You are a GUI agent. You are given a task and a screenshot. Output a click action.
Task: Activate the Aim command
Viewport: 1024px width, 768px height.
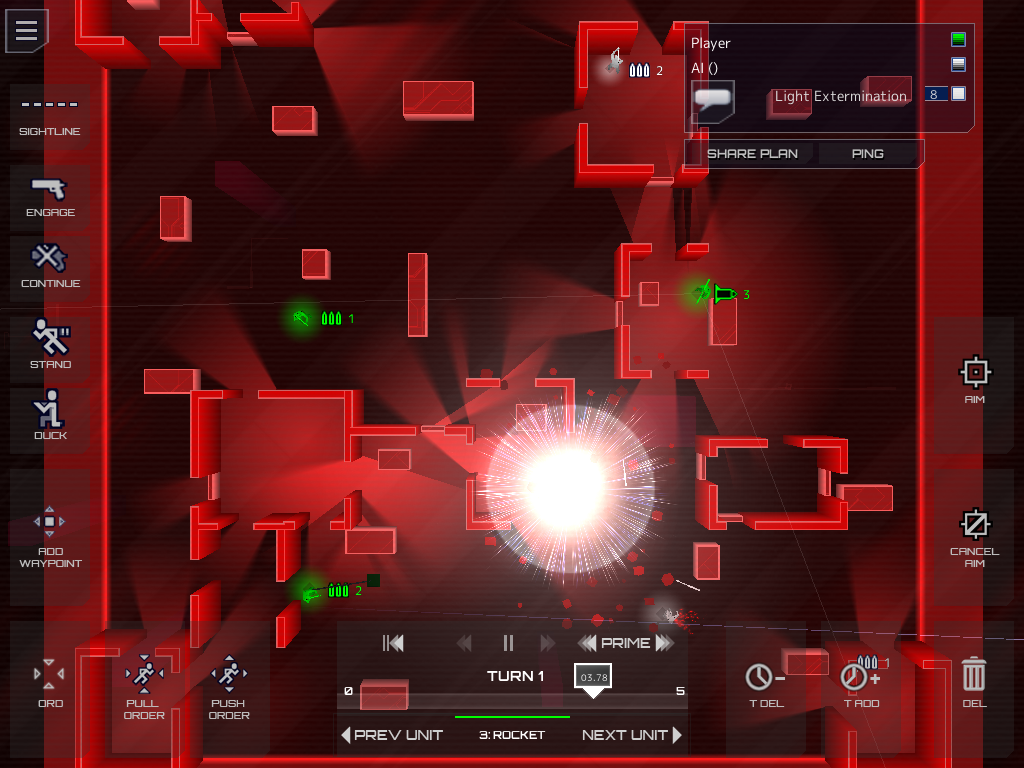pyautogui.click(x=974, y=380)
